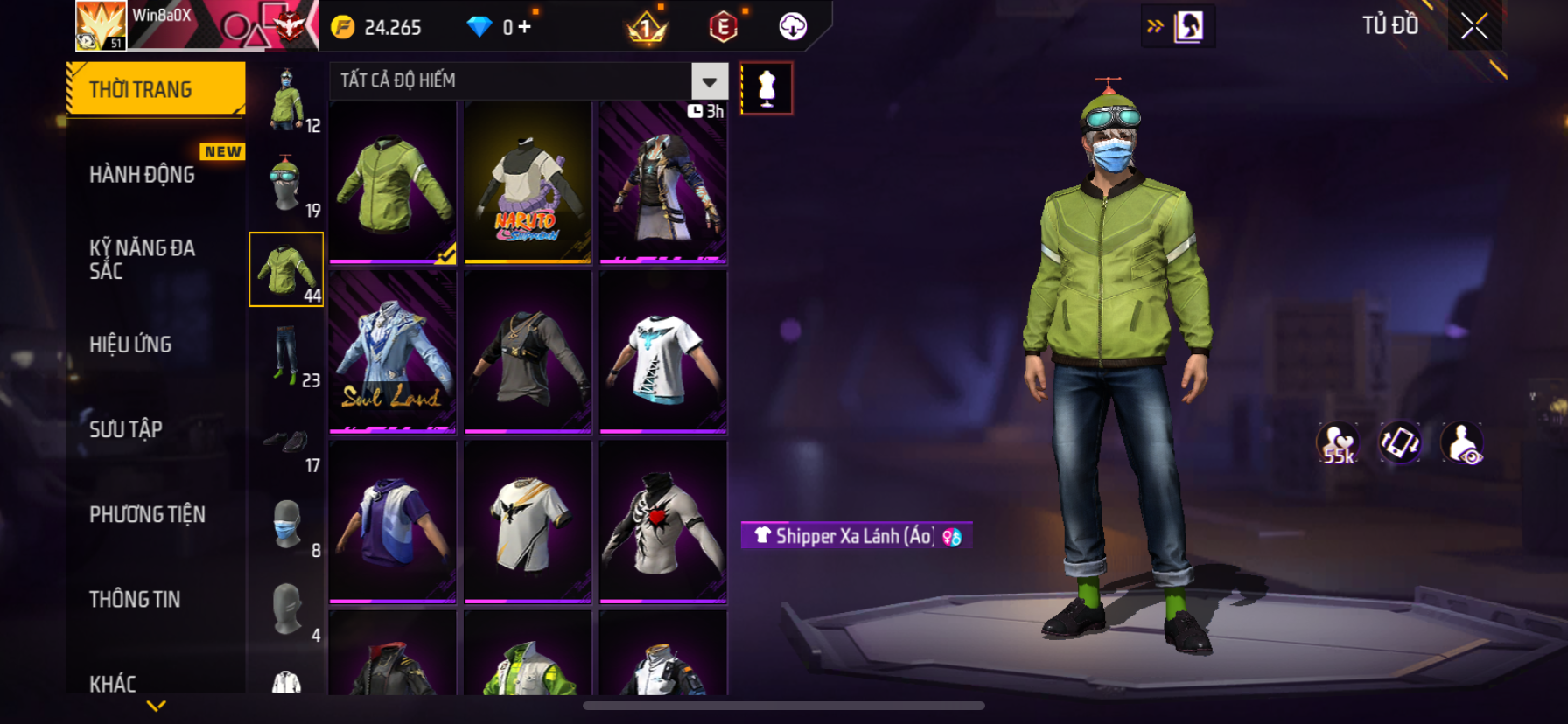This screenshot has height=724, width=1568.
Task: Tap the 55k likes icon
Action: tap(1338, 442)
